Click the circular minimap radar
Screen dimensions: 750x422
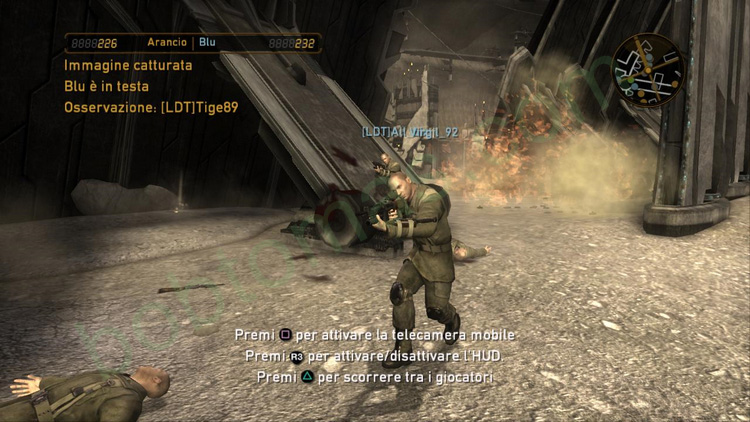point(647,69)
